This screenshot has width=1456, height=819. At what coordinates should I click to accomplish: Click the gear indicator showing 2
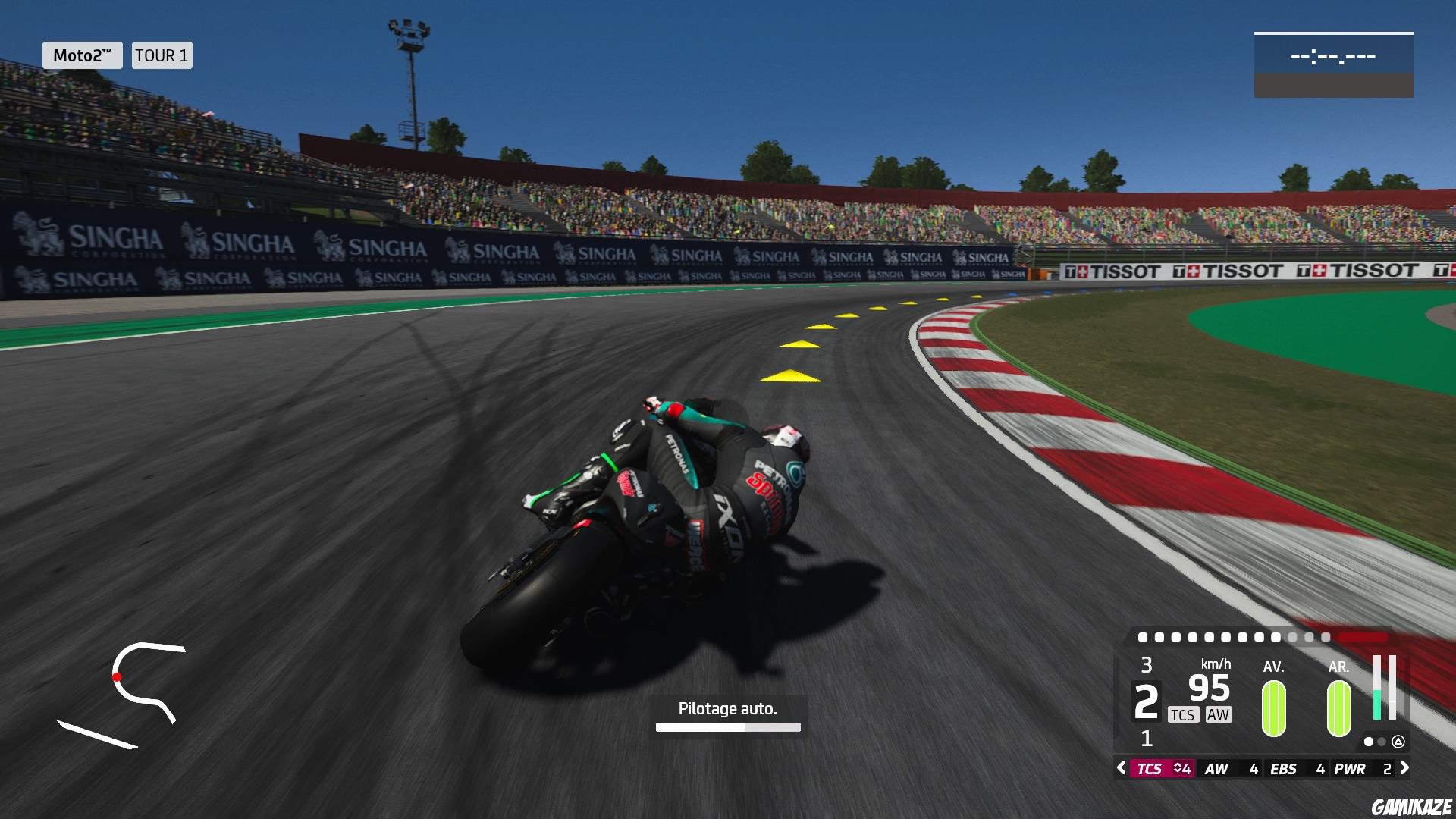coord(1147,700)
